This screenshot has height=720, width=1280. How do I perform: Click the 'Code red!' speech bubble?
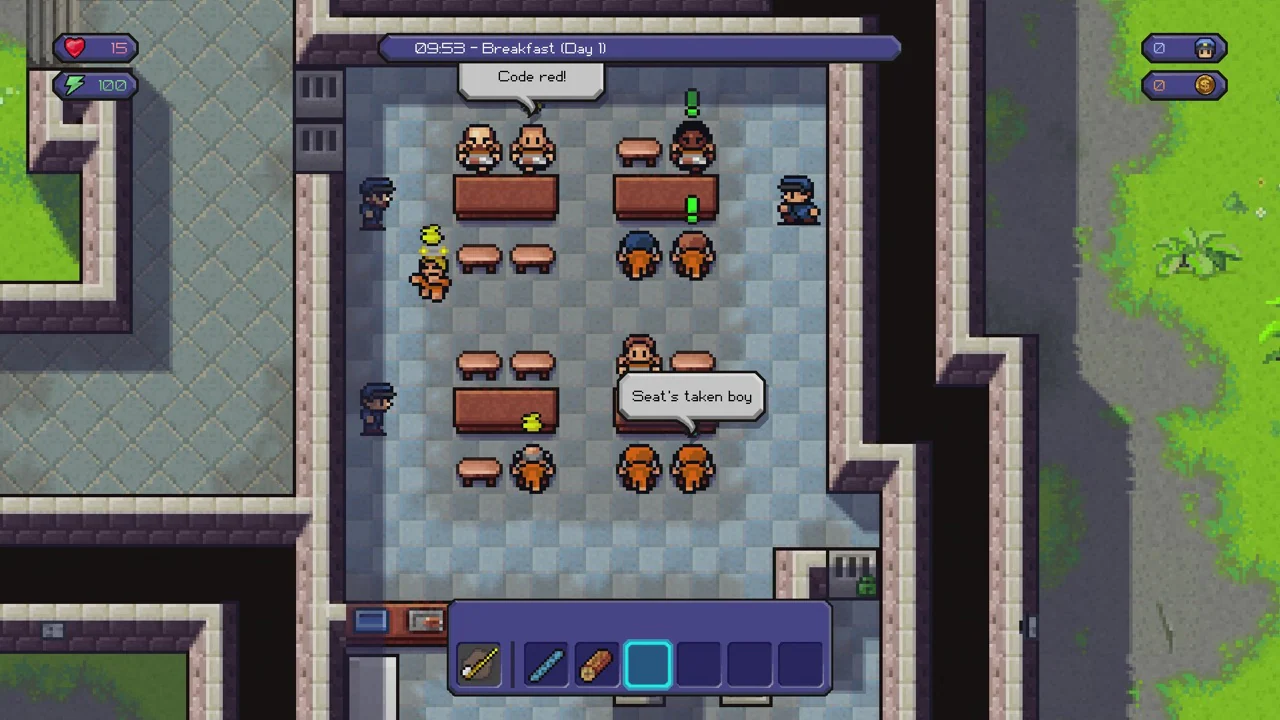point(531,77)
